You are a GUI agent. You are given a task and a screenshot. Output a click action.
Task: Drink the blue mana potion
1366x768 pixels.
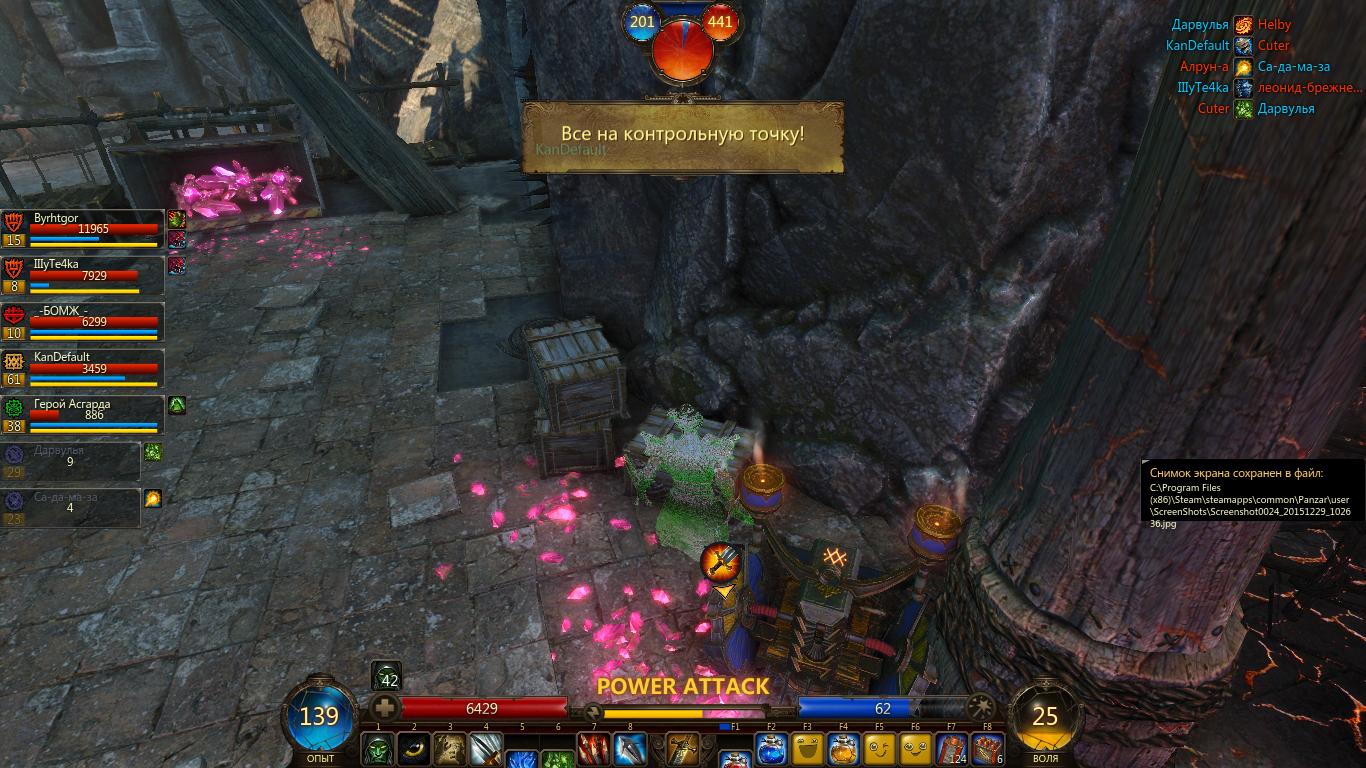coord(772,748)
